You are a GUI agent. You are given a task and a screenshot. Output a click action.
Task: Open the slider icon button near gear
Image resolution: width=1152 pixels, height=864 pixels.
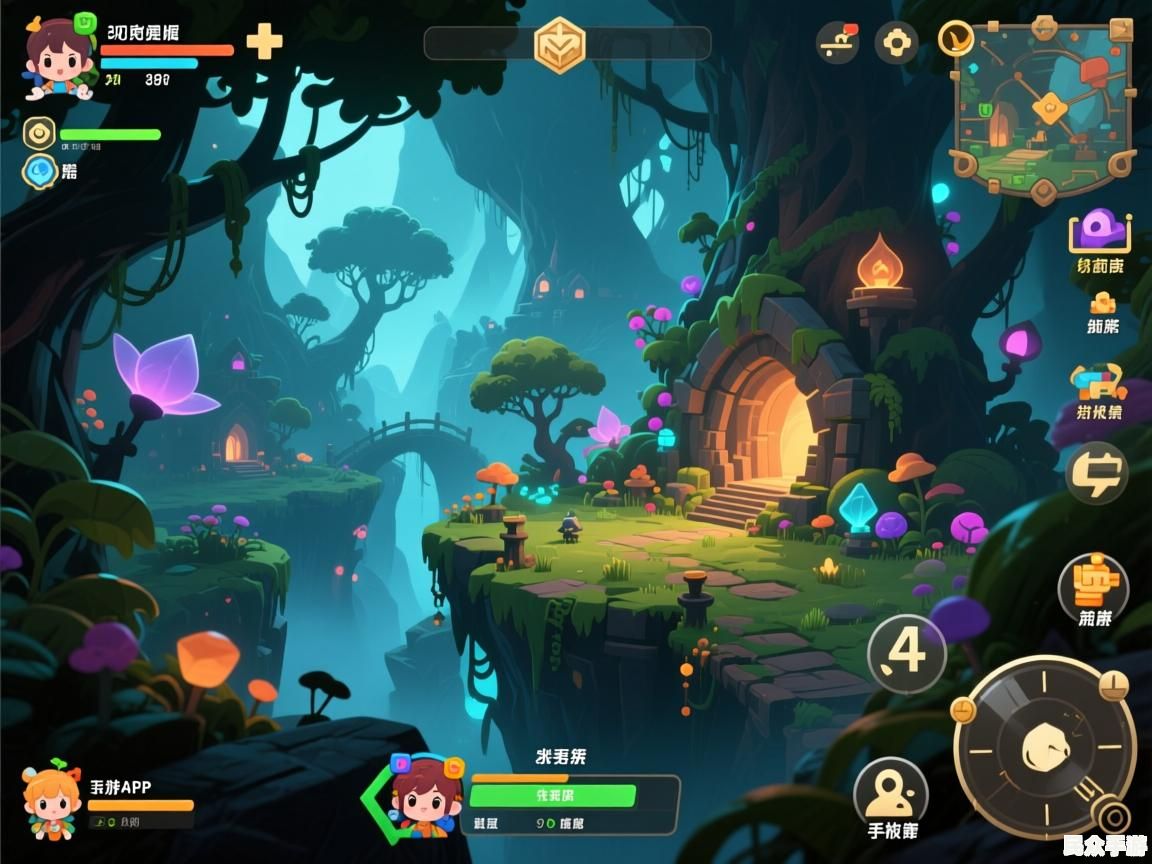(x=837, y=43)
